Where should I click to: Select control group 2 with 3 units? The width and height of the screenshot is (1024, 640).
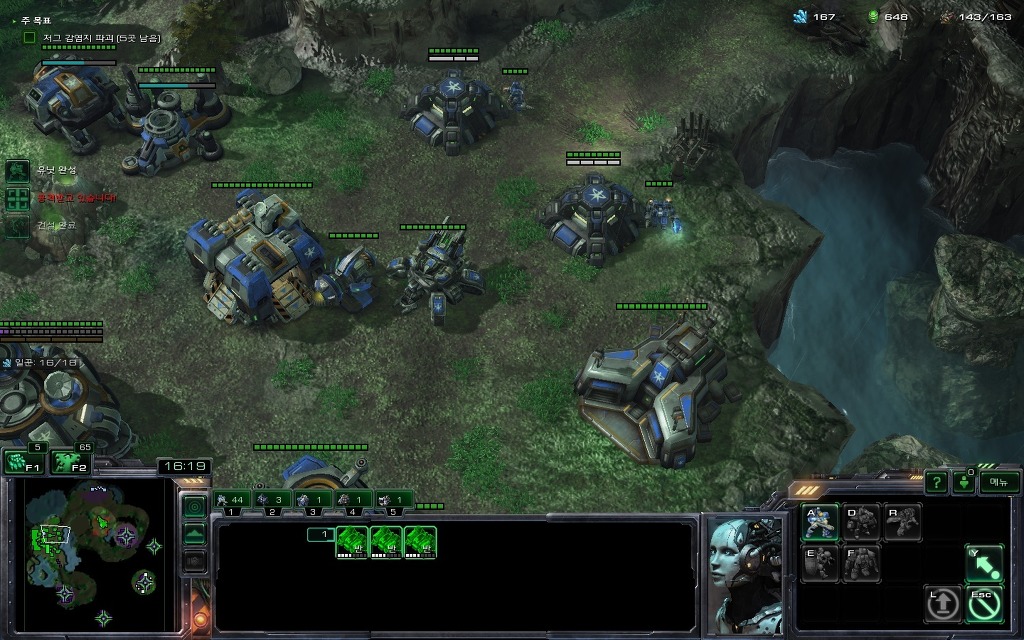click(x=272, y=499)
